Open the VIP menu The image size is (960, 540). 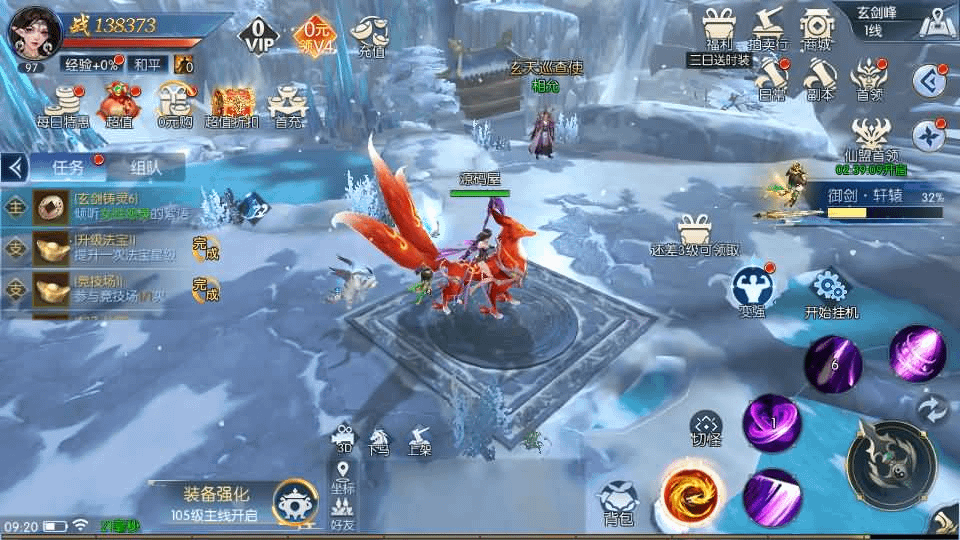point(258,38)
